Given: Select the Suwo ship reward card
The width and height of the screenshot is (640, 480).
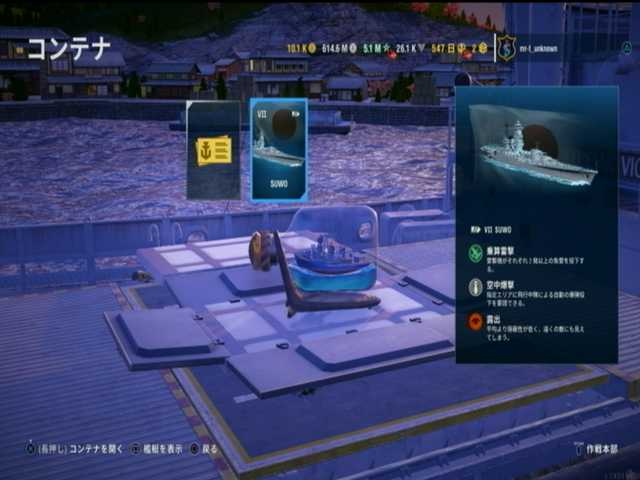Looking at the screenshot, I should pyautogui.click(x=278, y=150).
